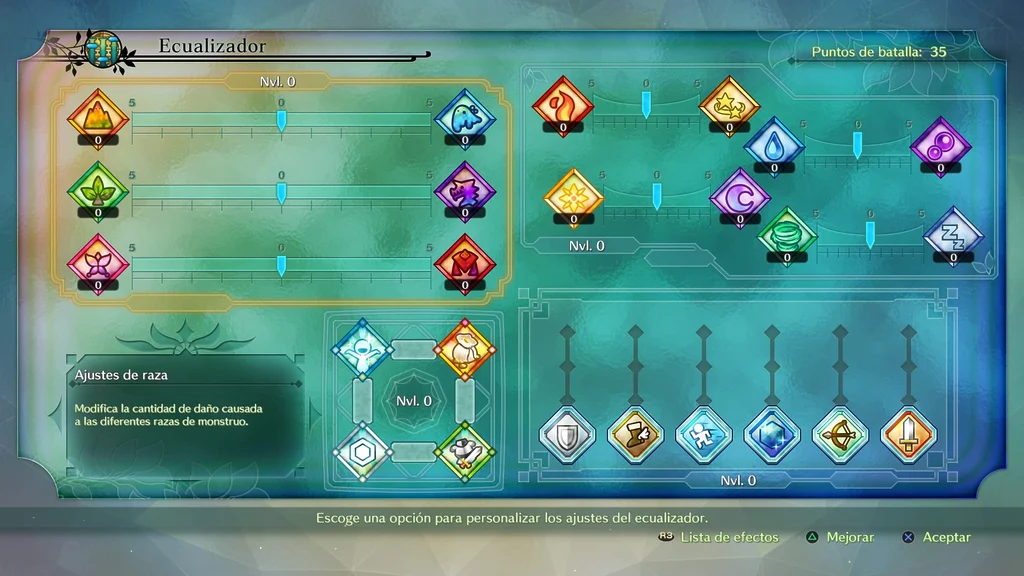Select the blue crystal gem skill icon
The image size is (1024, 576).
tap(772, 435)
